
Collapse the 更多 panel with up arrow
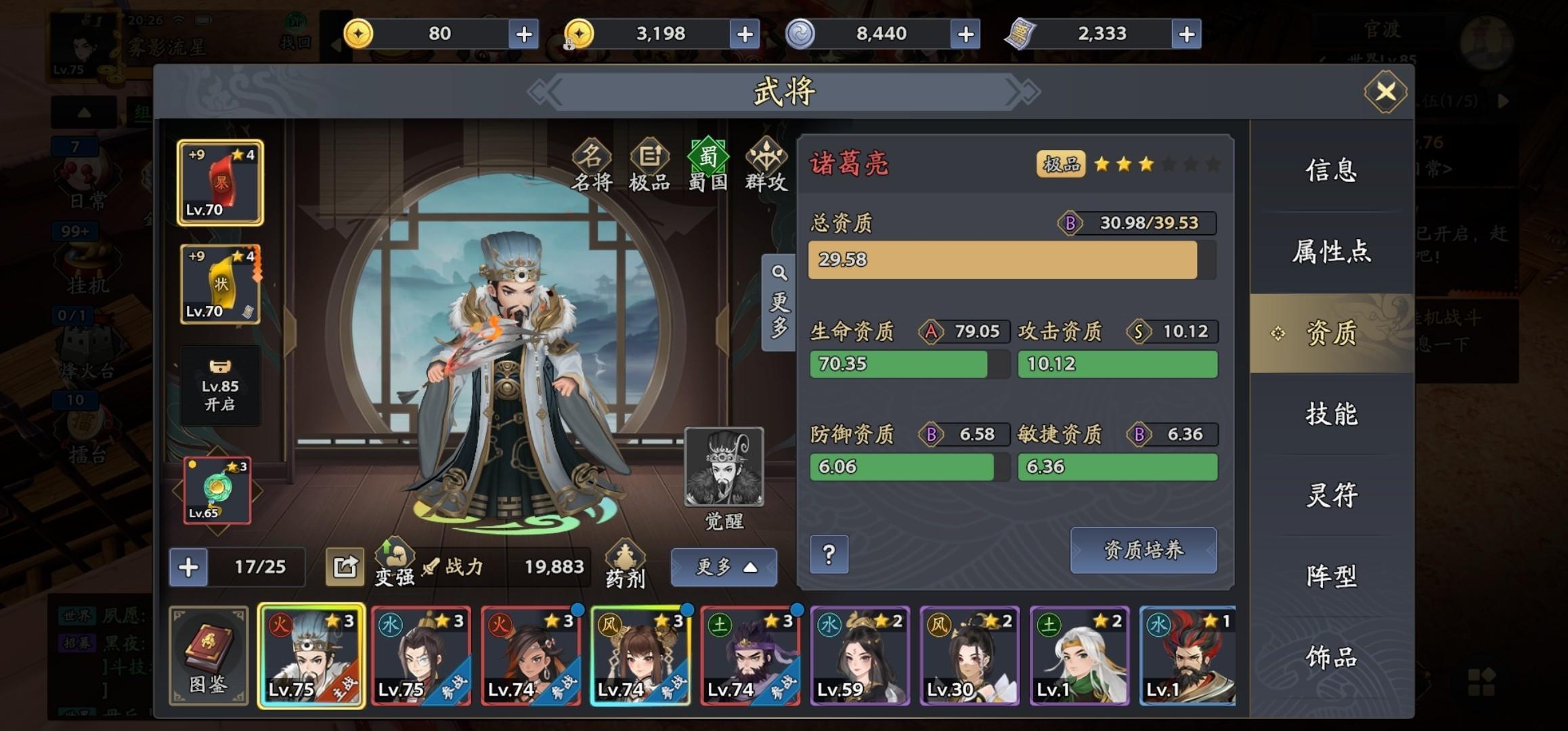[724, 567]
